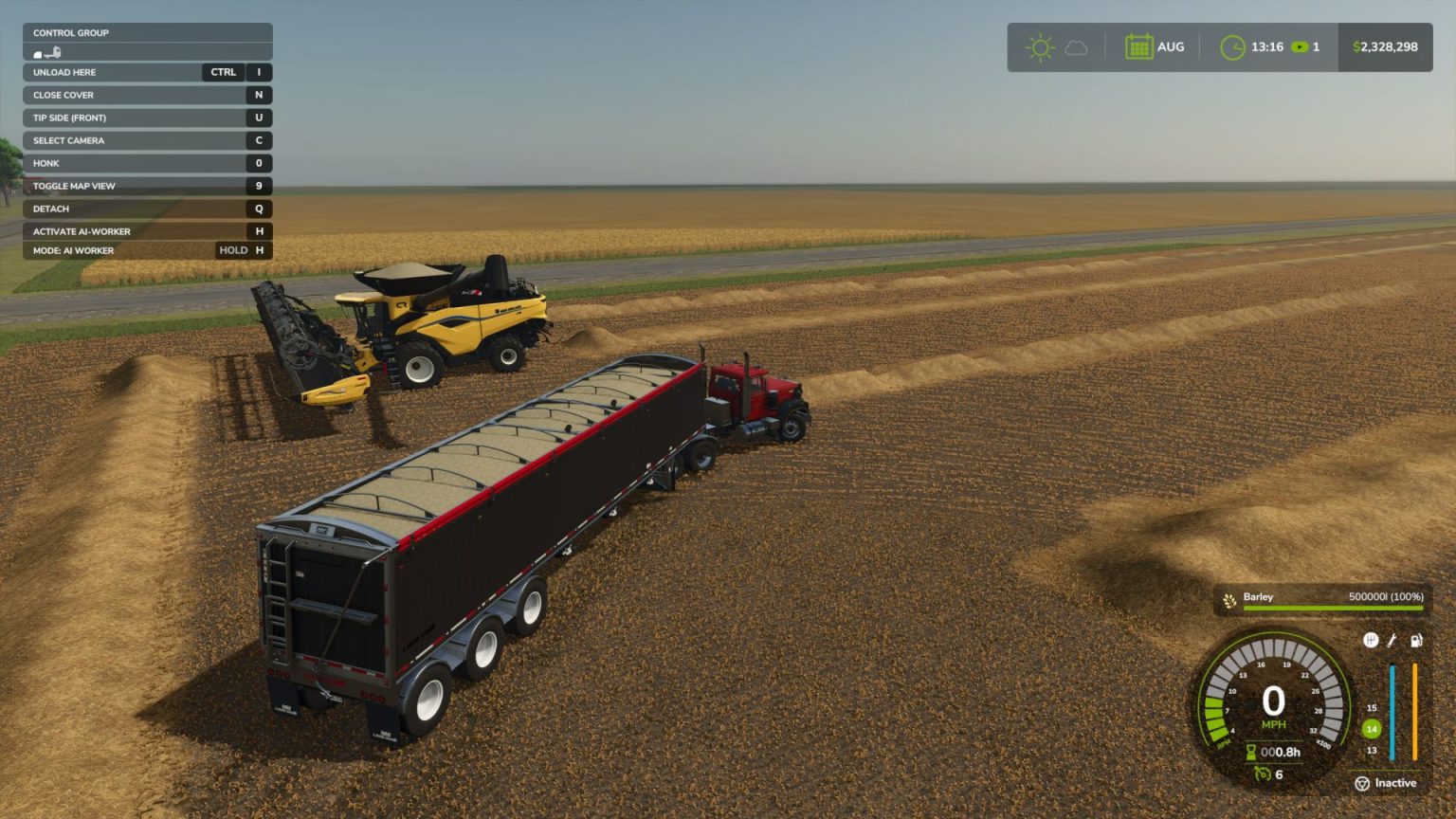Click the ACTIVATE AI-WORKER option
The width and height of the screenshot is (1456, 819).
tap(82, 231)
